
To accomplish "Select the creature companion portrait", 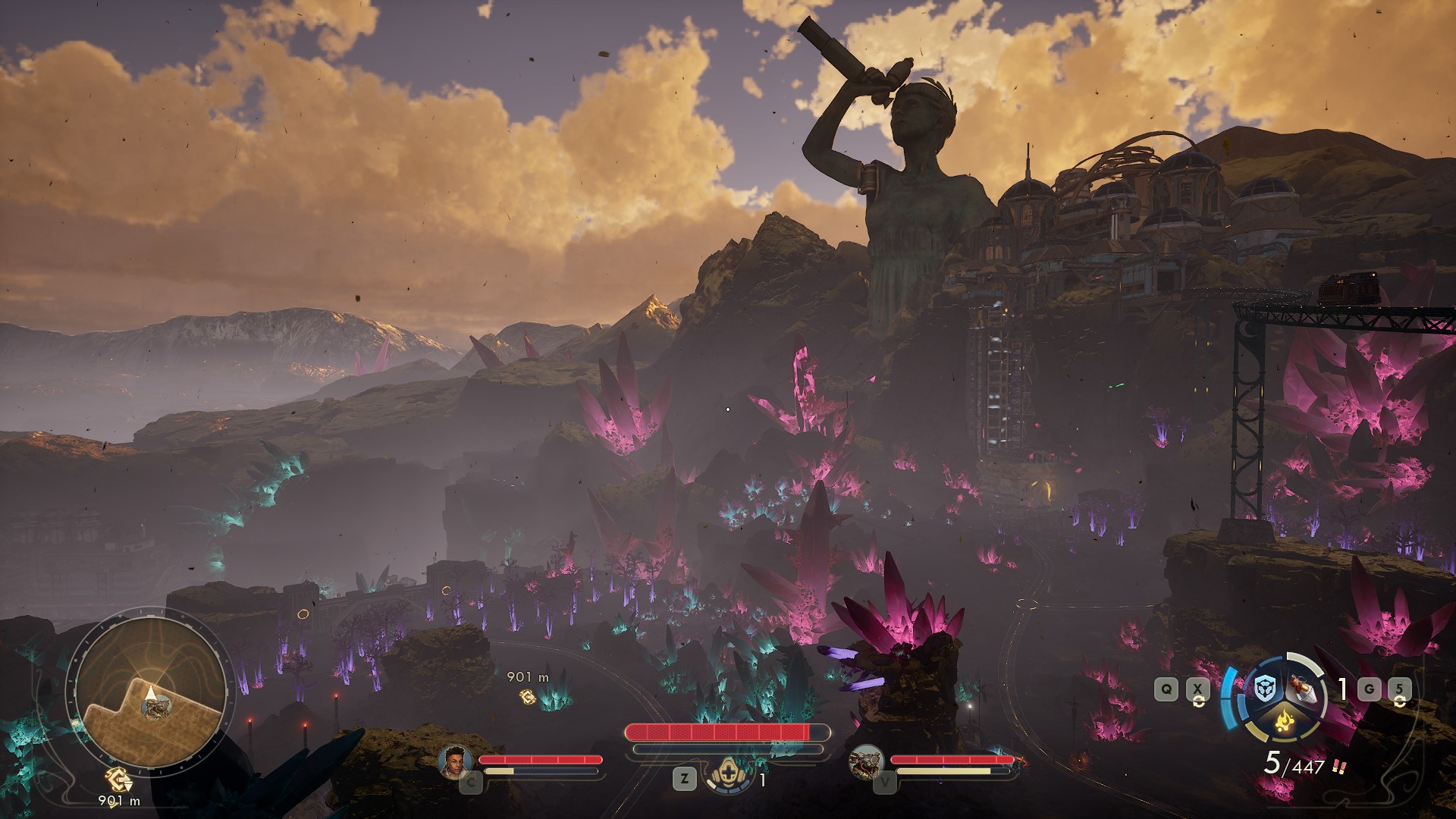I will [865, 761].
